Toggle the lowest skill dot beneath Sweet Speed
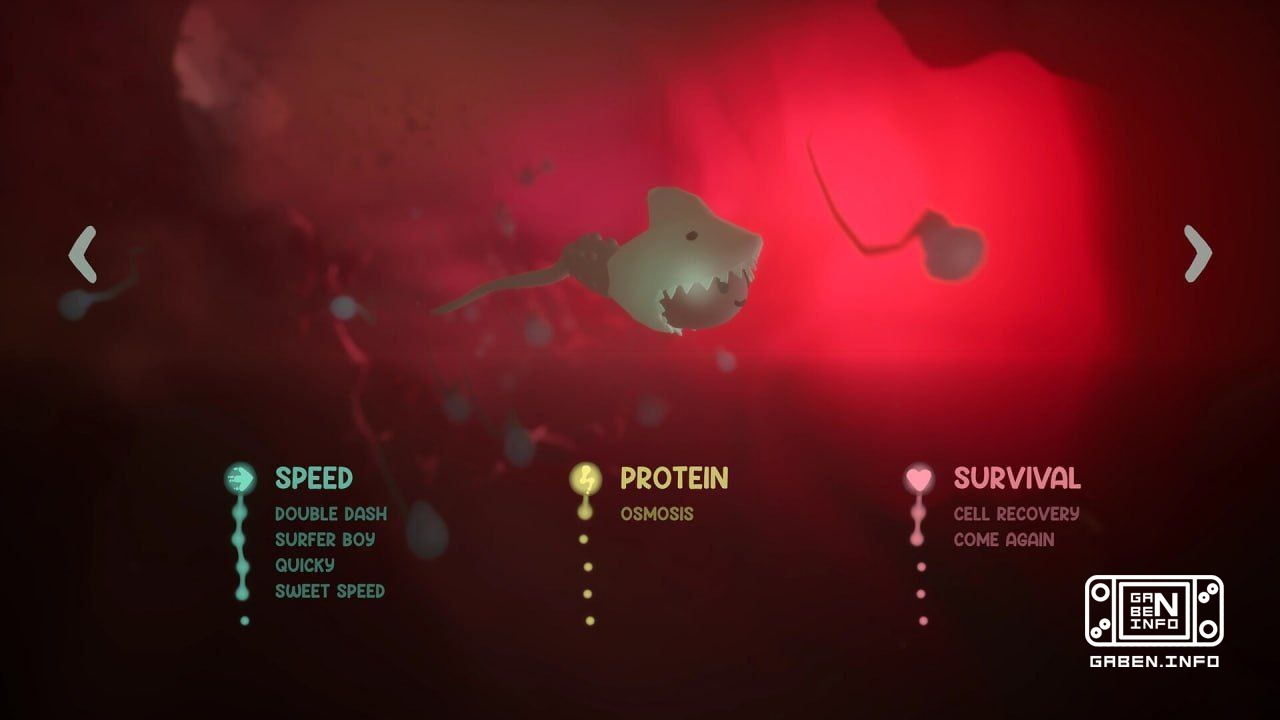Viewport: 1280px width, 720px height. (x=241, y=620)
